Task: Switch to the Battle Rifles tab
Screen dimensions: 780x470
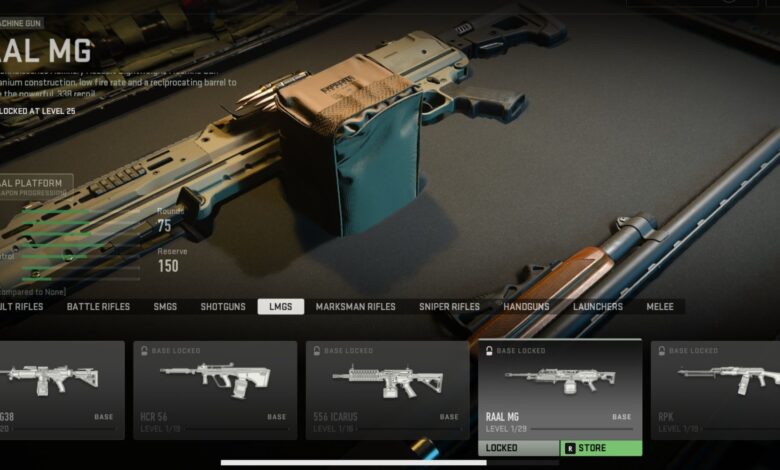Action: pos(99,307)
